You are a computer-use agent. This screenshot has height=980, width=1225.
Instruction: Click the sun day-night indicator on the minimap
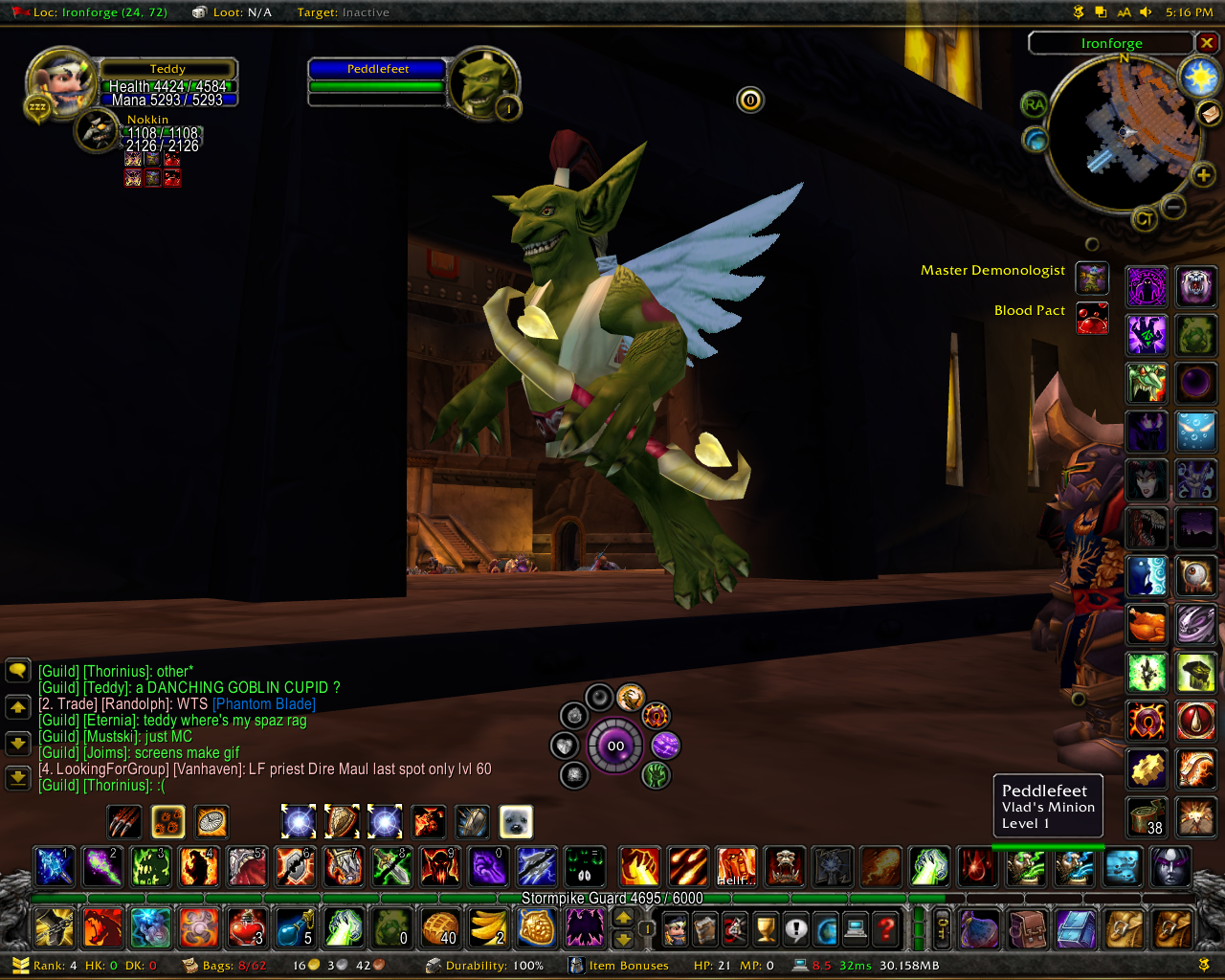[1199, 77]
